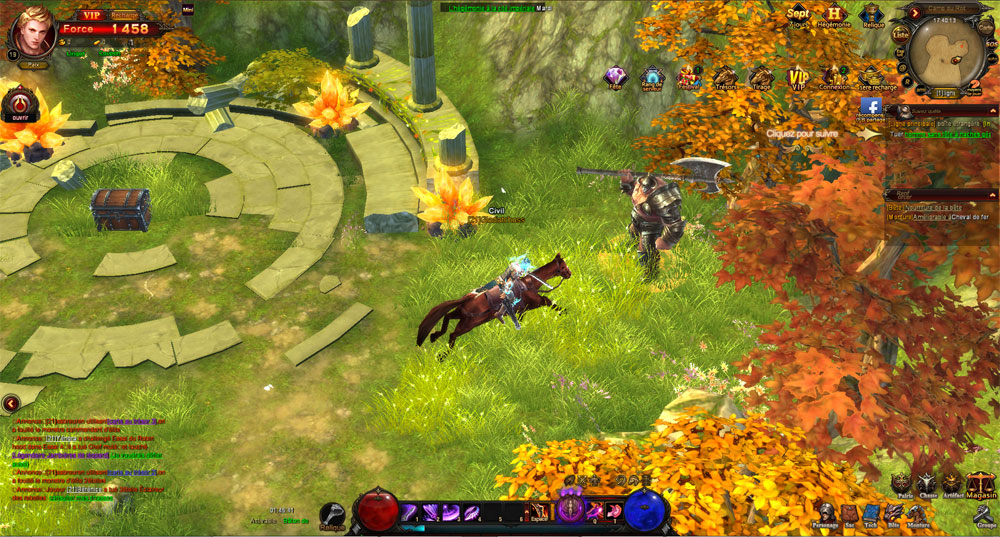Open the Festival gift box icon
This screenshot has height=537, width=1000.
point(688,77)
